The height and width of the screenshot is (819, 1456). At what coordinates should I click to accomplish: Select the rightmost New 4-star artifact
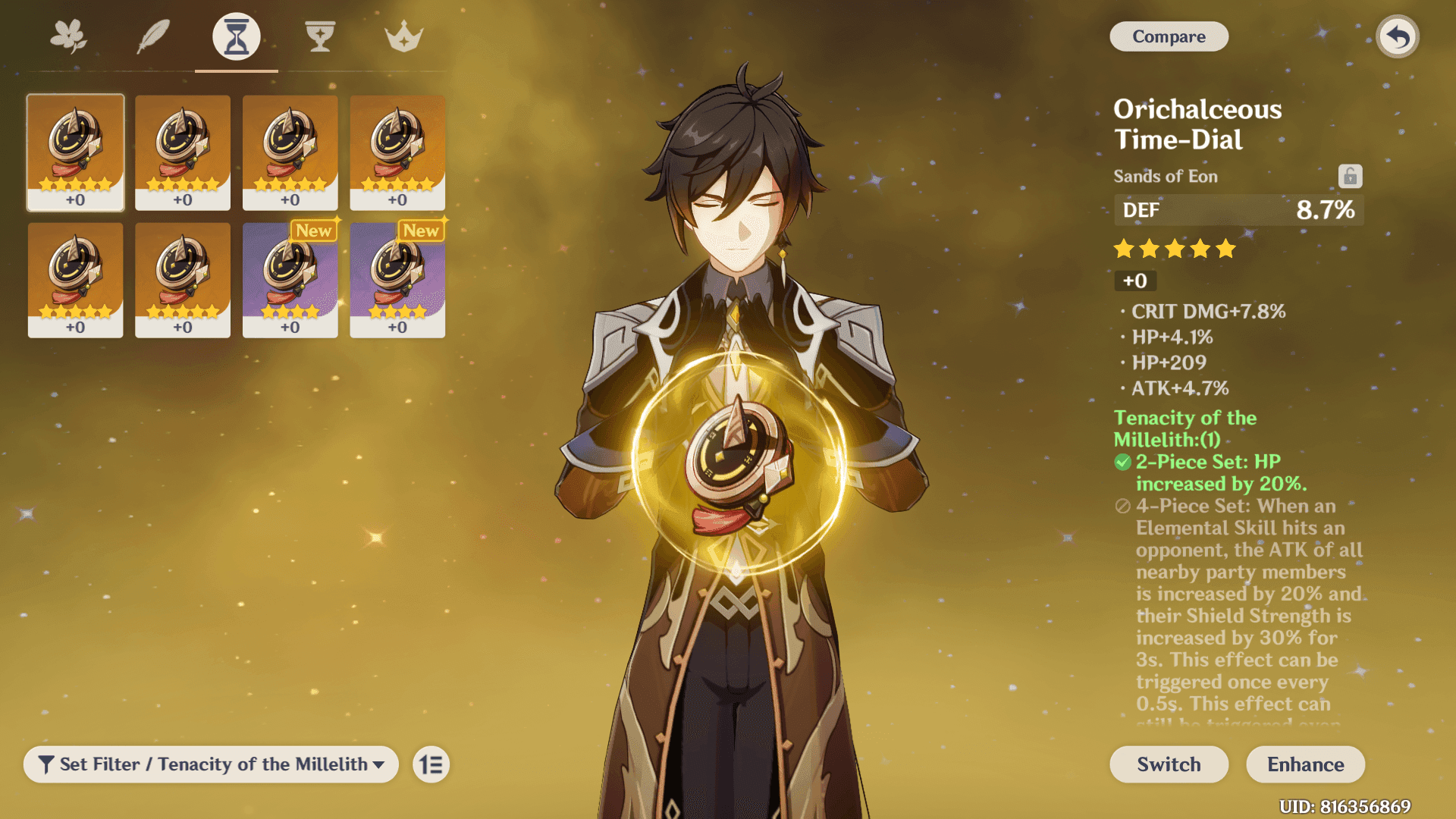click(x=397, y=281)
